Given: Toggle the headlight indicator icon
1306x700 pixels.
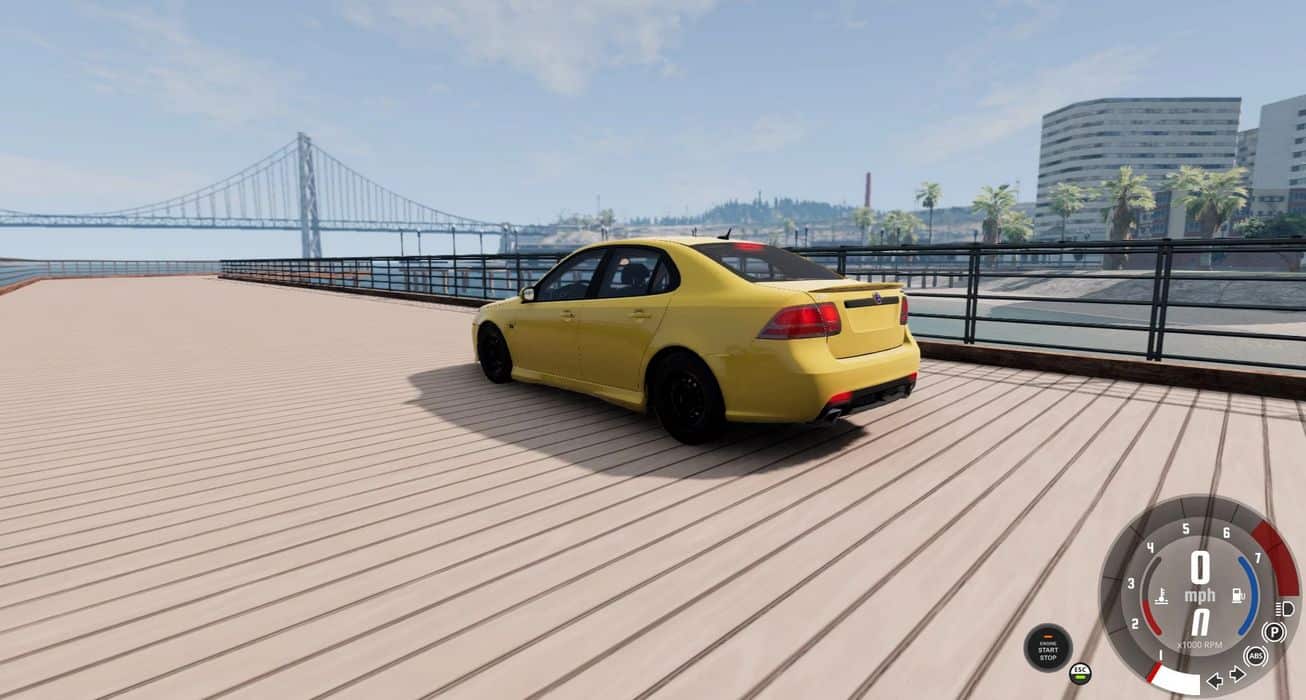Looking at the screenshot, I should tap(1286, 608).
